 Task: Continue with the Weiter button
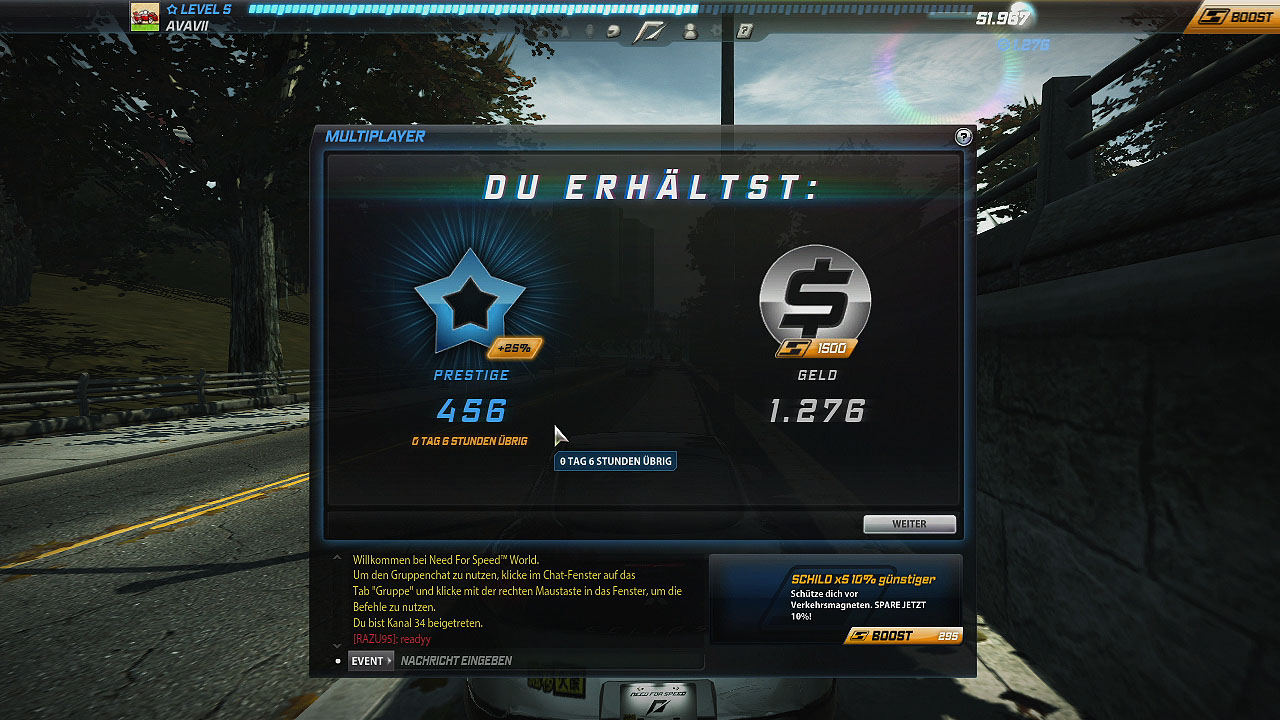[x=909, y=524]
